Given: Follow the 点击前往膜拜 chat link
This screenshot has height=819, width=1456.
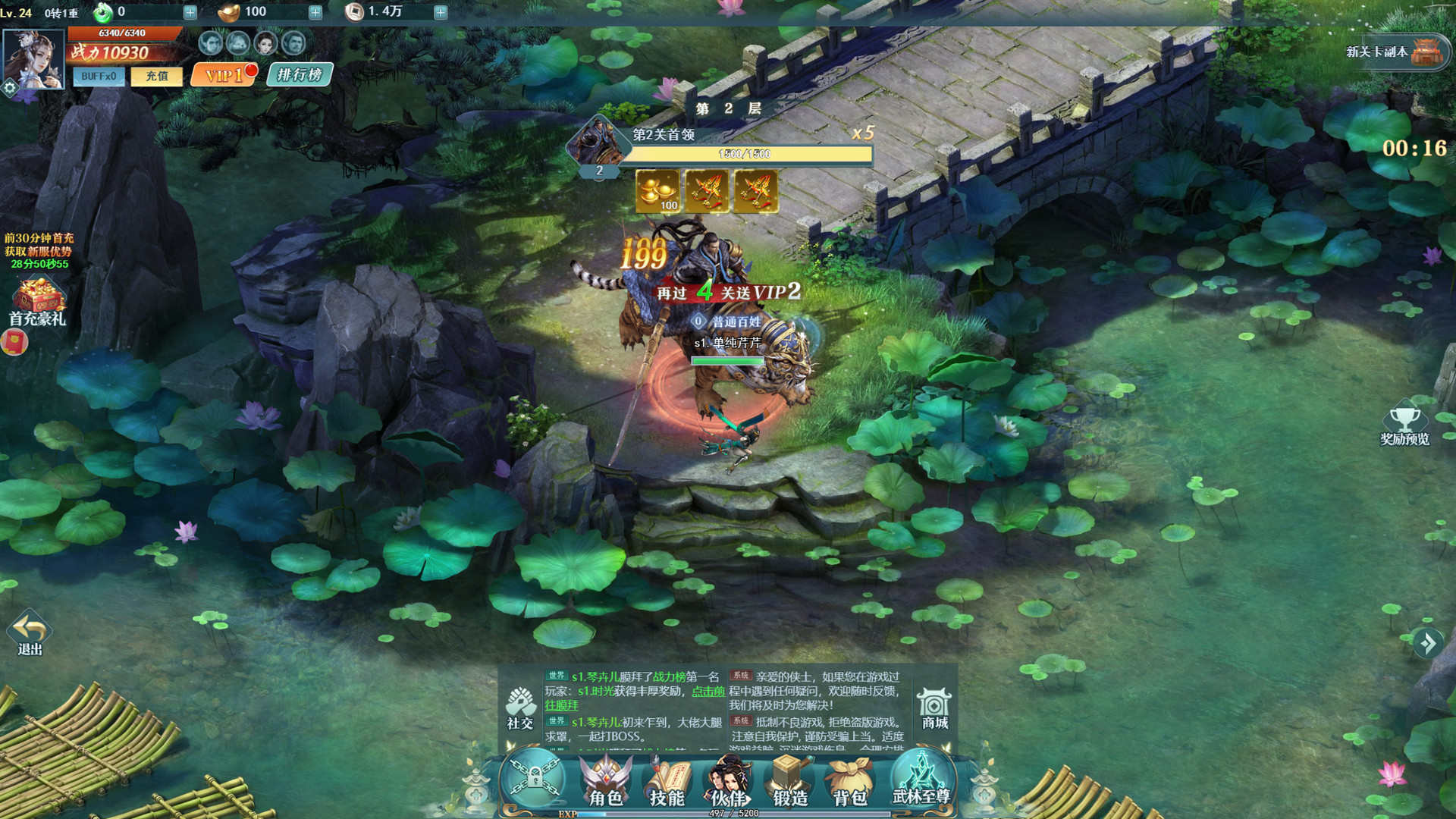Looking at the screenshot, I should [x=708, y=691].
